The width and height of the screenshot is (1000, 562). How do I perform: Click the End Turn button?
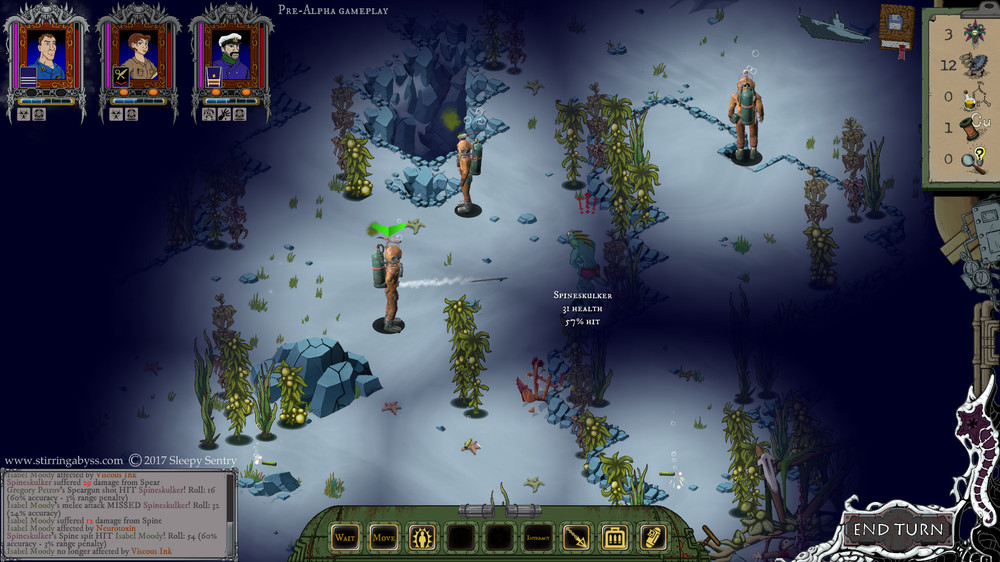tap(897, 529)
